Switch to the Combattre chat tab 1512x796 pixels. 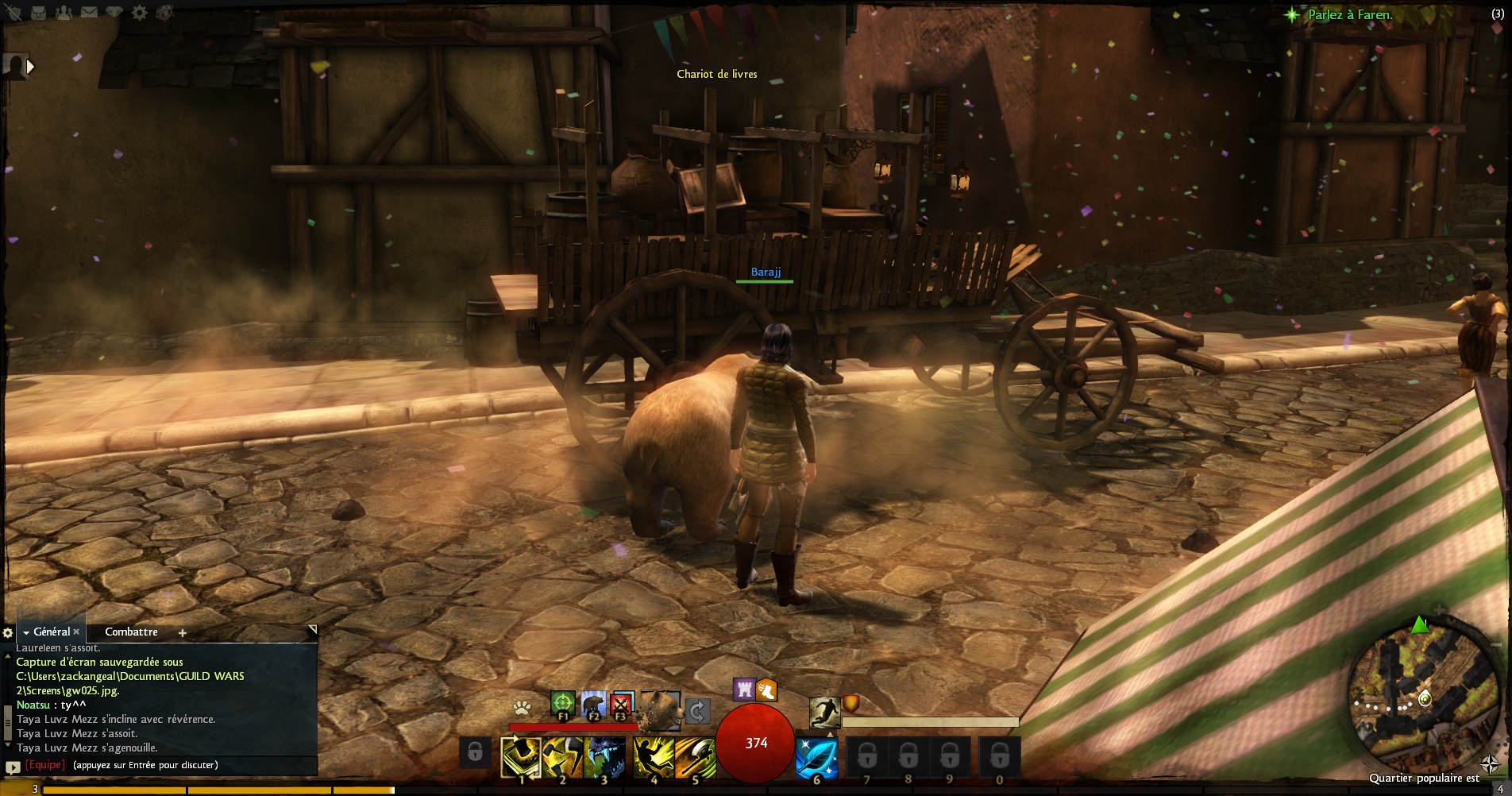coord(131,632)
